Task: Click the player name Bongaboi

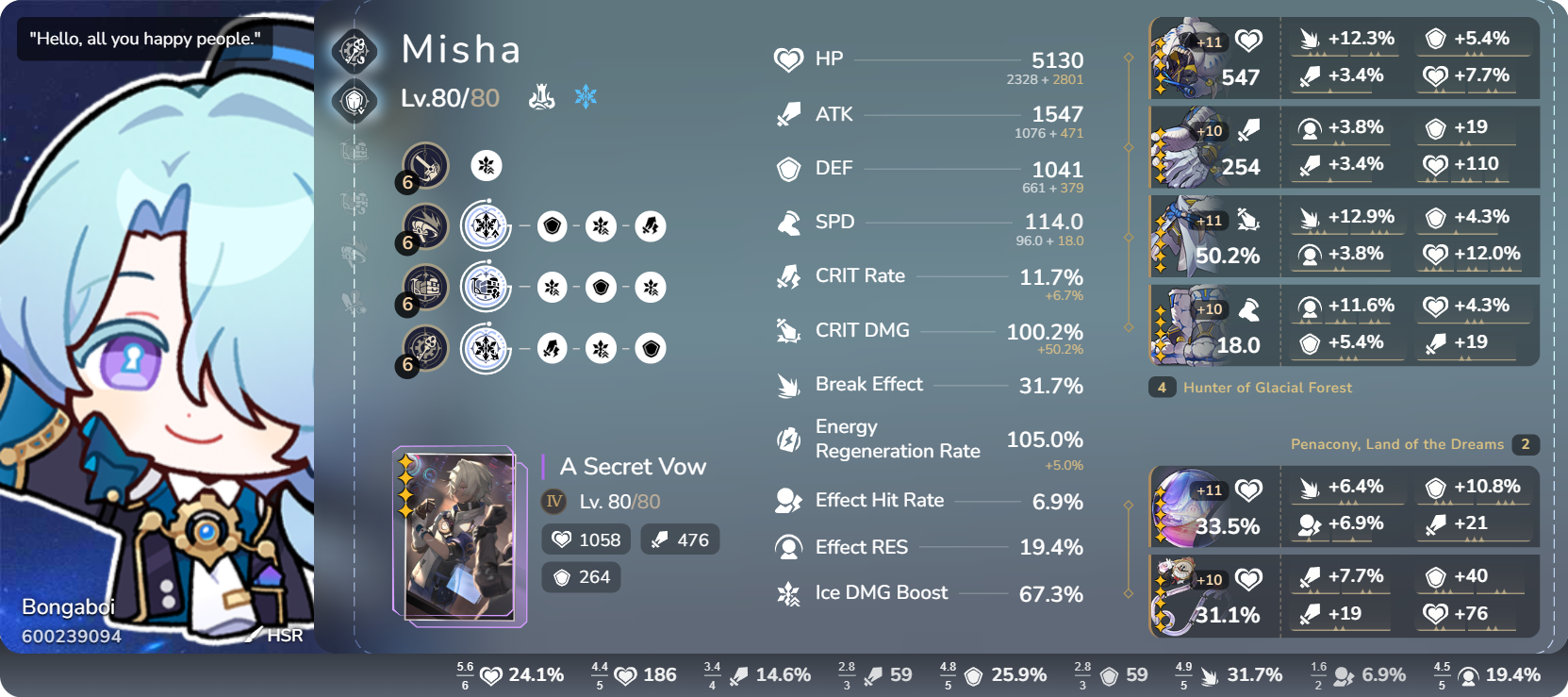Action: pyautogui.click(x=68, y=606)
